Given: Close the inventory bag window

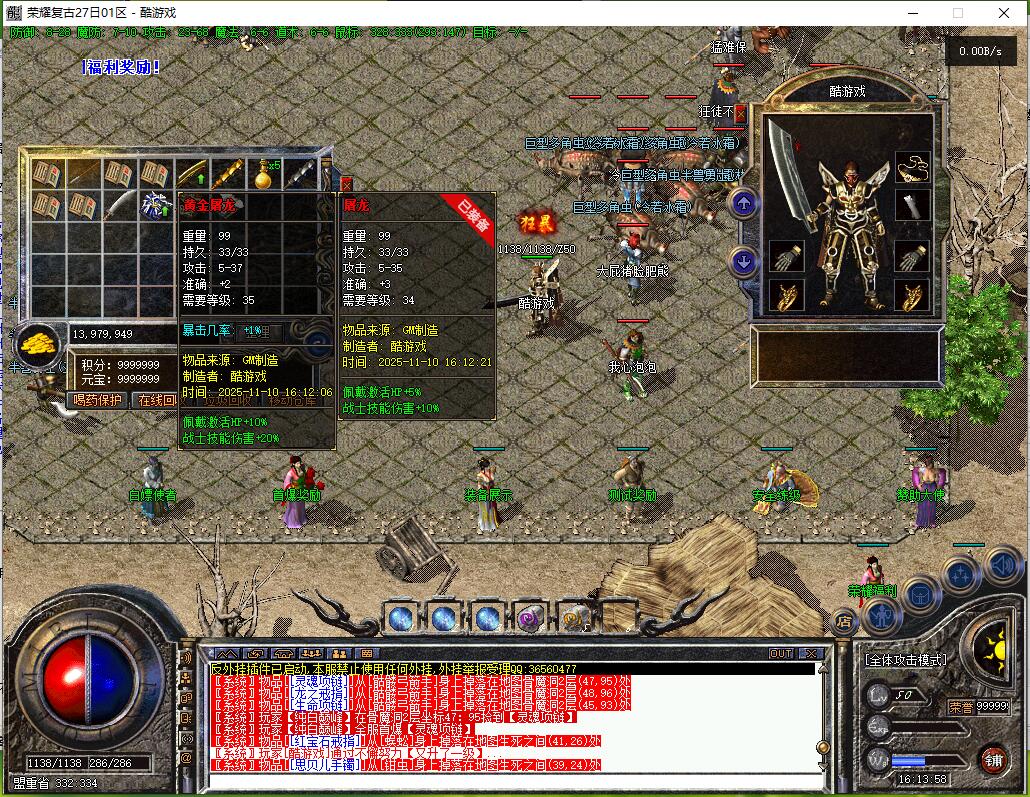Looking at the screenshot, I should pos(346,185).
